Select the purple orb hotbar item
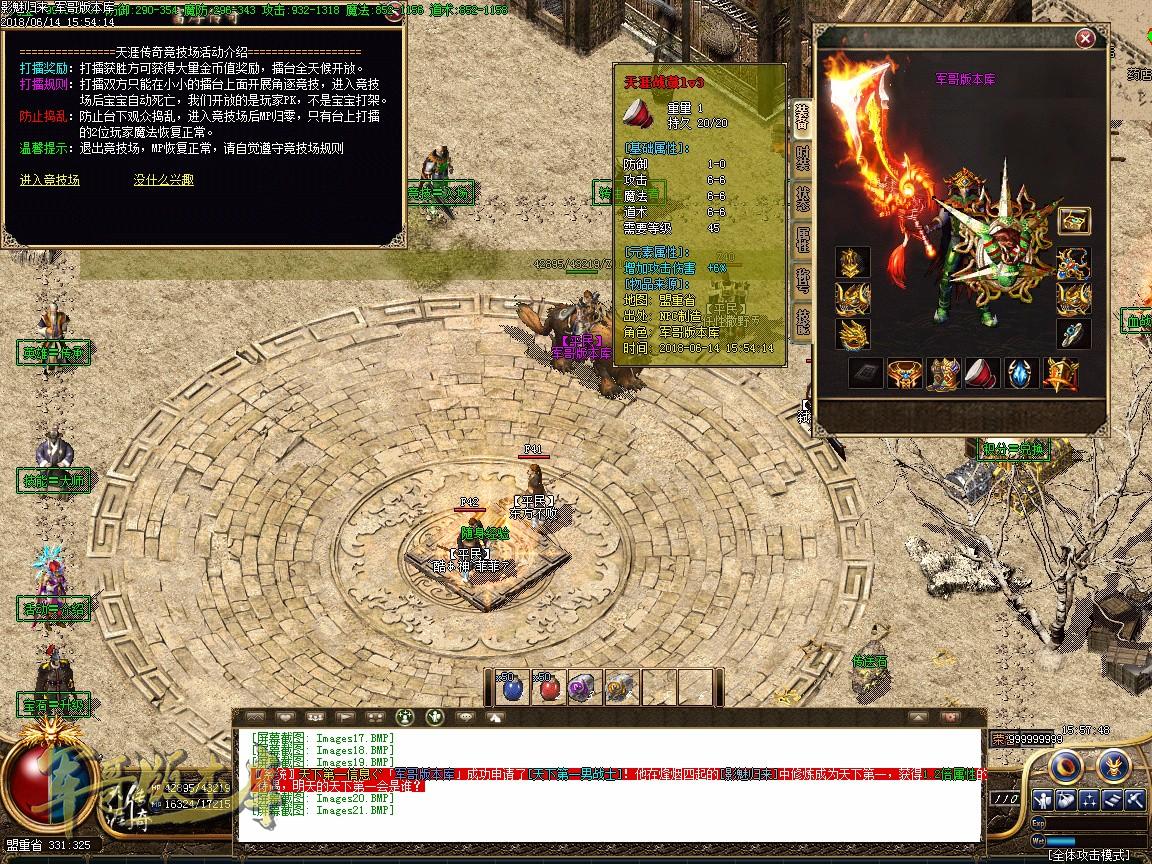This screenshot has width=1152, height=864. coord(582,686)
